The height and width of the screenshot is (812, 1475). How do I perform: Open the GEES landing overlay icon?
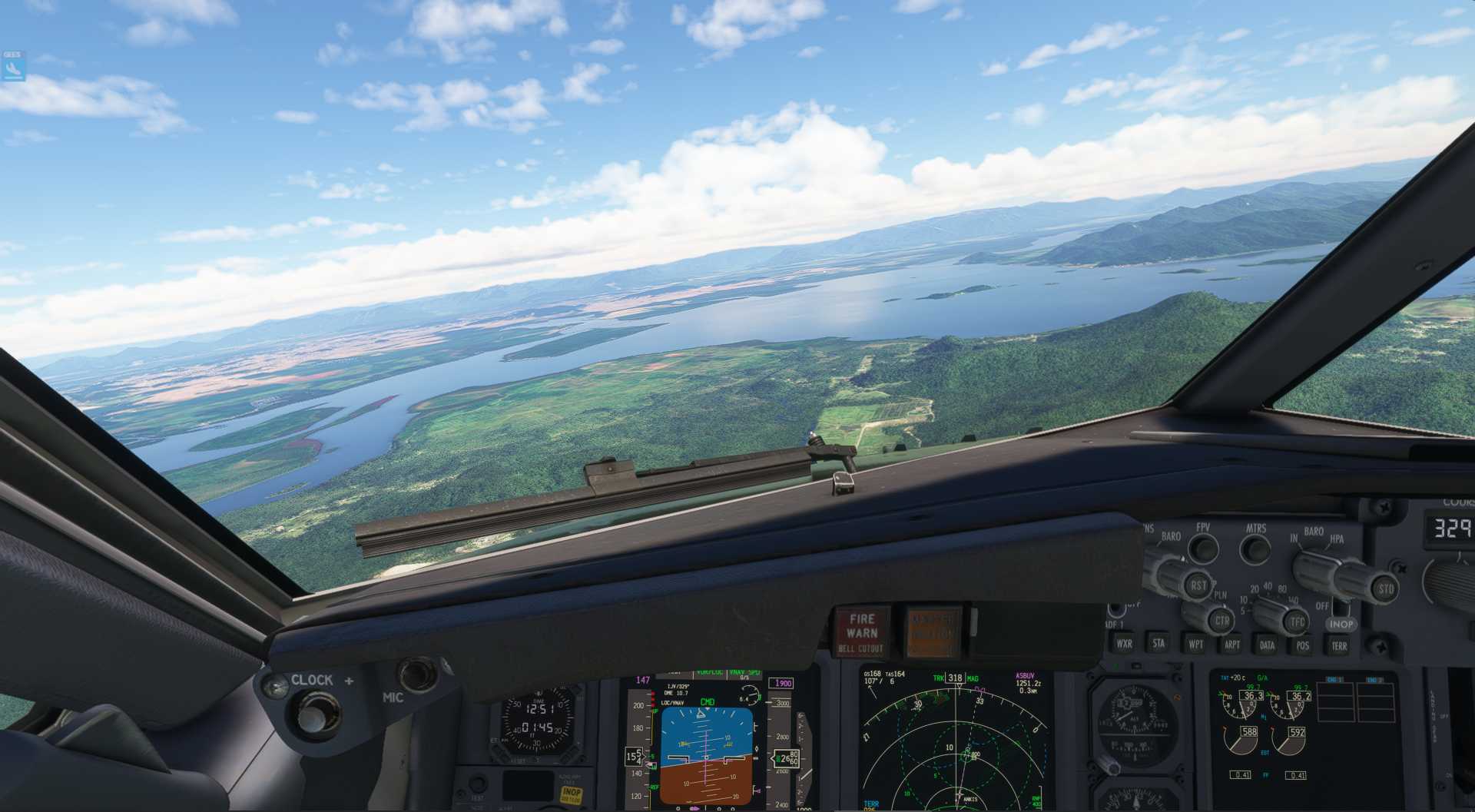(14, 67)
